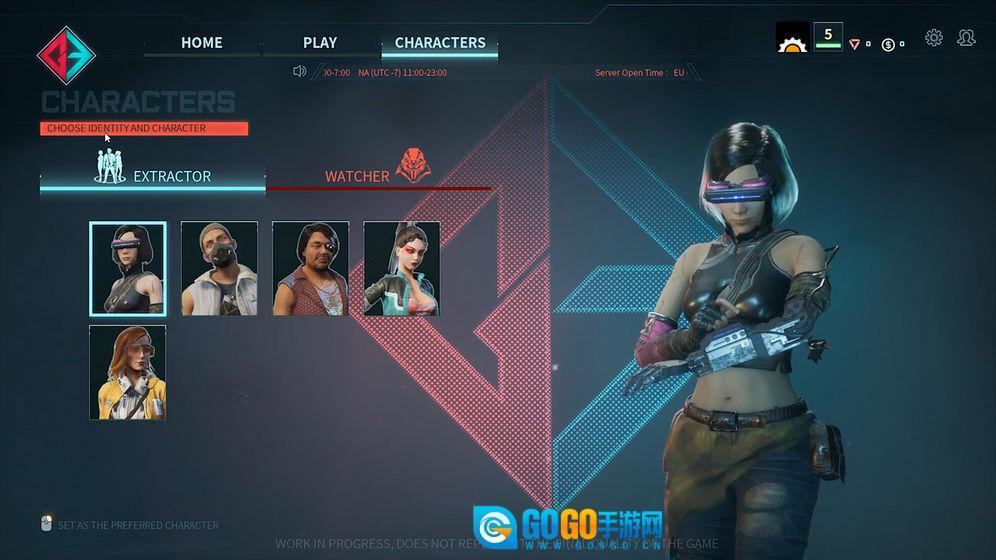The height and width of the screenshot is (560, 996).
Task: Open the HOME tab
Action: [x=201, y=42]
